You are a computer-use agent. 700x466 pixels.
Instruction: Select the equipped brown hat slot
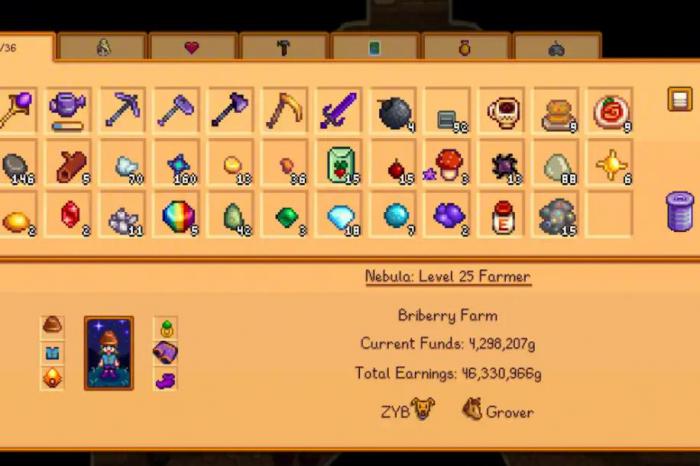click(x=52, y=326)
